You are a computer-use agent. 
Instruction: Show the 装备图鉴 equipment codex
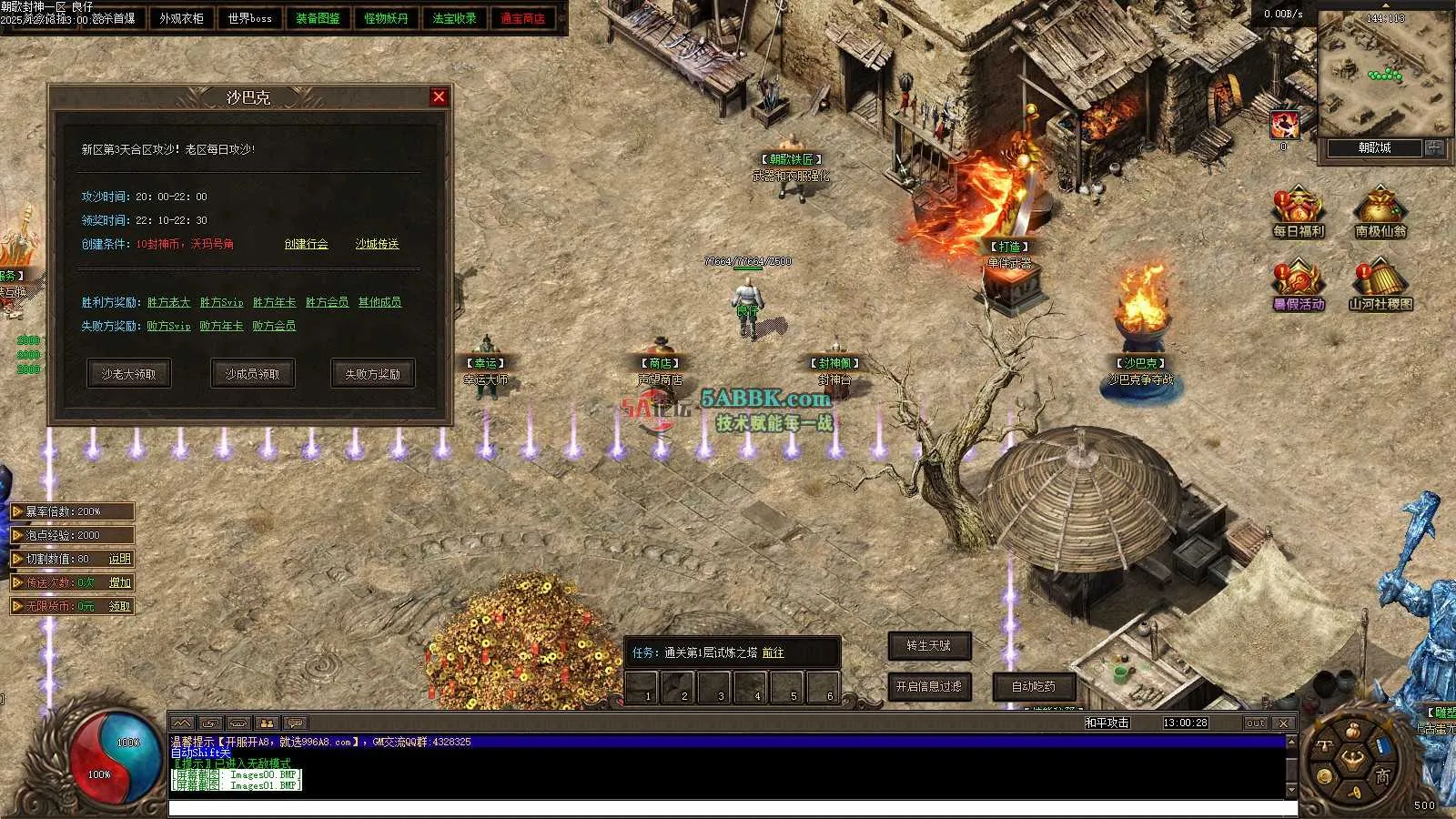[318, 18]
